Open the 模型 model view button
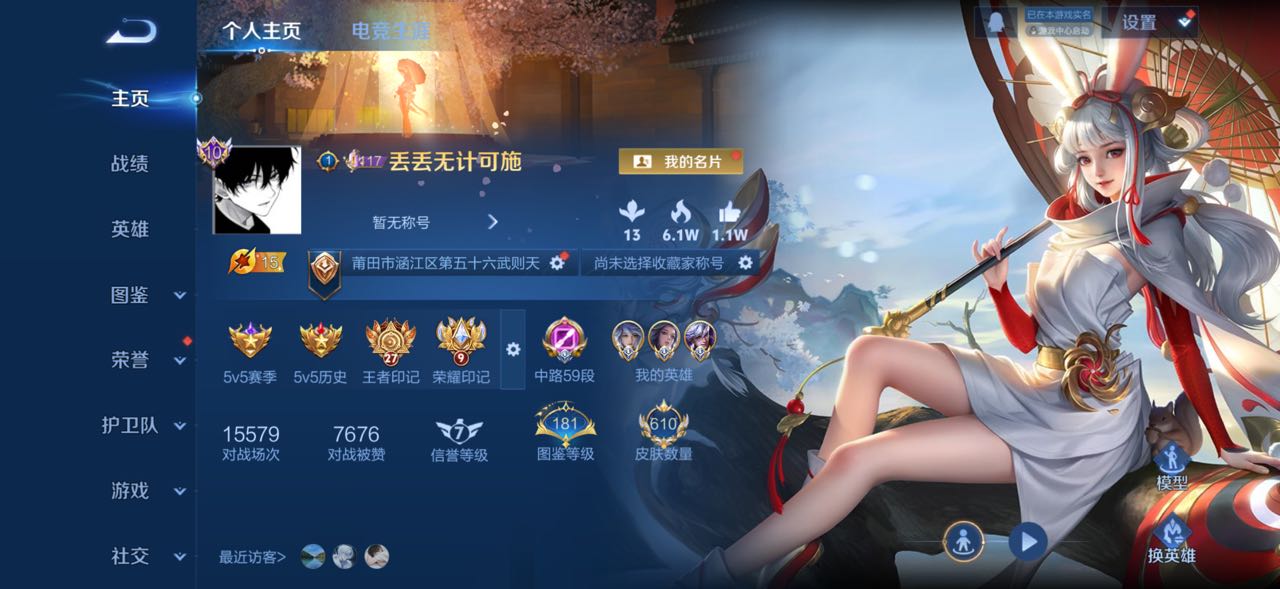The height and width of the screenshot is (589, 1280). 1171,468
